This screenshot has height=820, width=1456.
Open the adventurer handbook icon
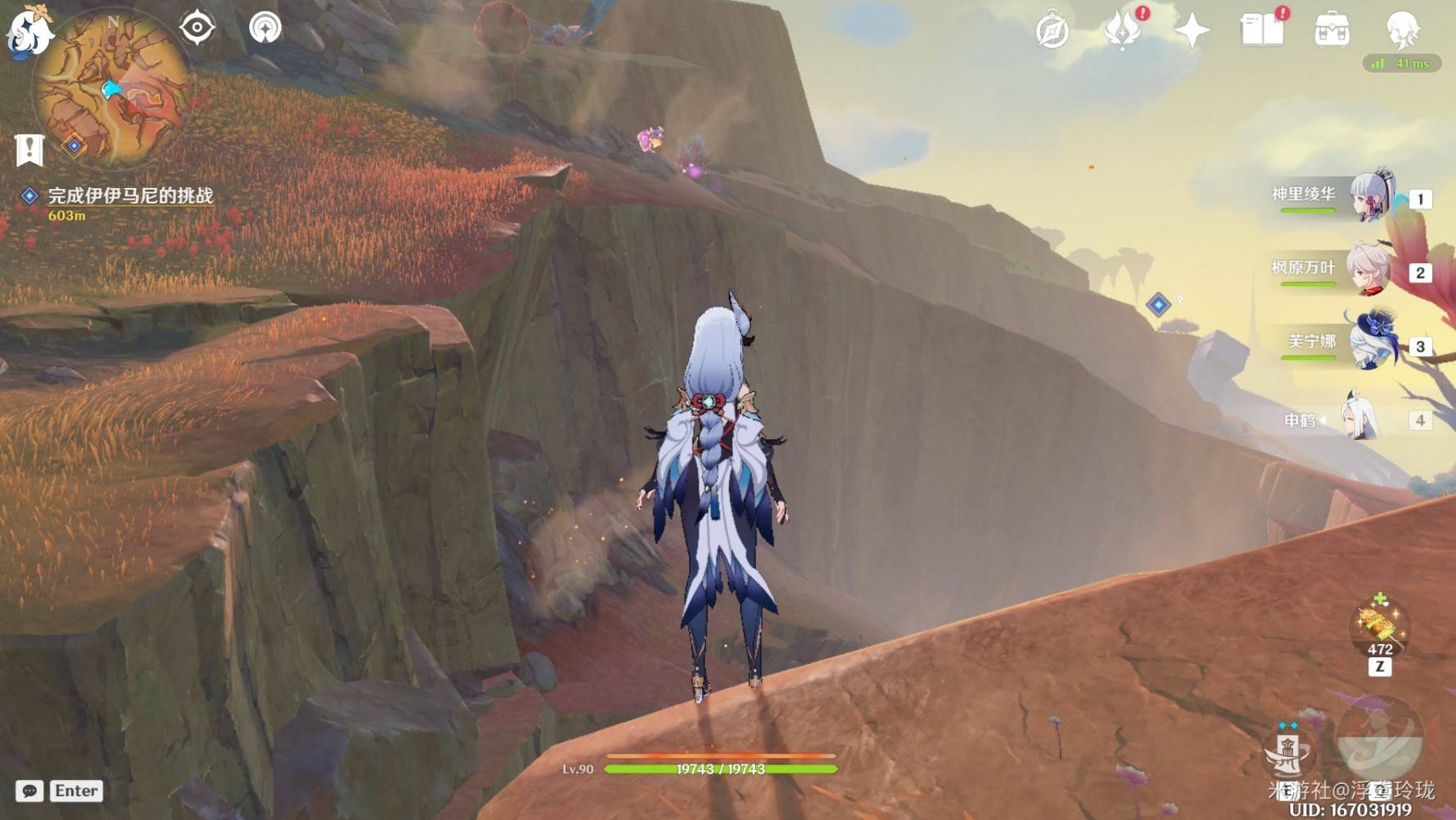1262,31
